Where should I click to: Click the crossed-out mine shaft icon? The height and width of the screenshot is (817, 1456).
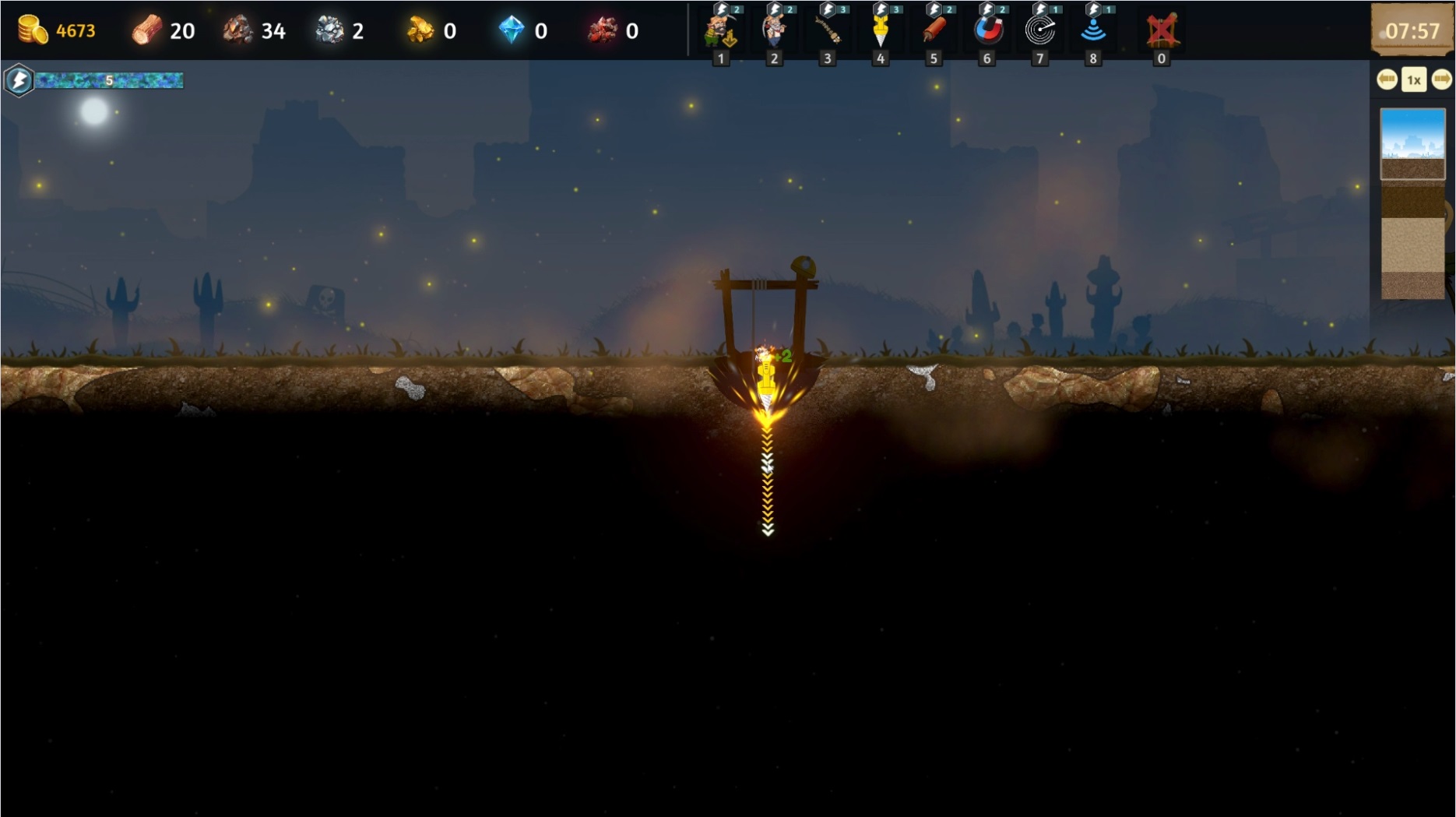coord(1161,31)
